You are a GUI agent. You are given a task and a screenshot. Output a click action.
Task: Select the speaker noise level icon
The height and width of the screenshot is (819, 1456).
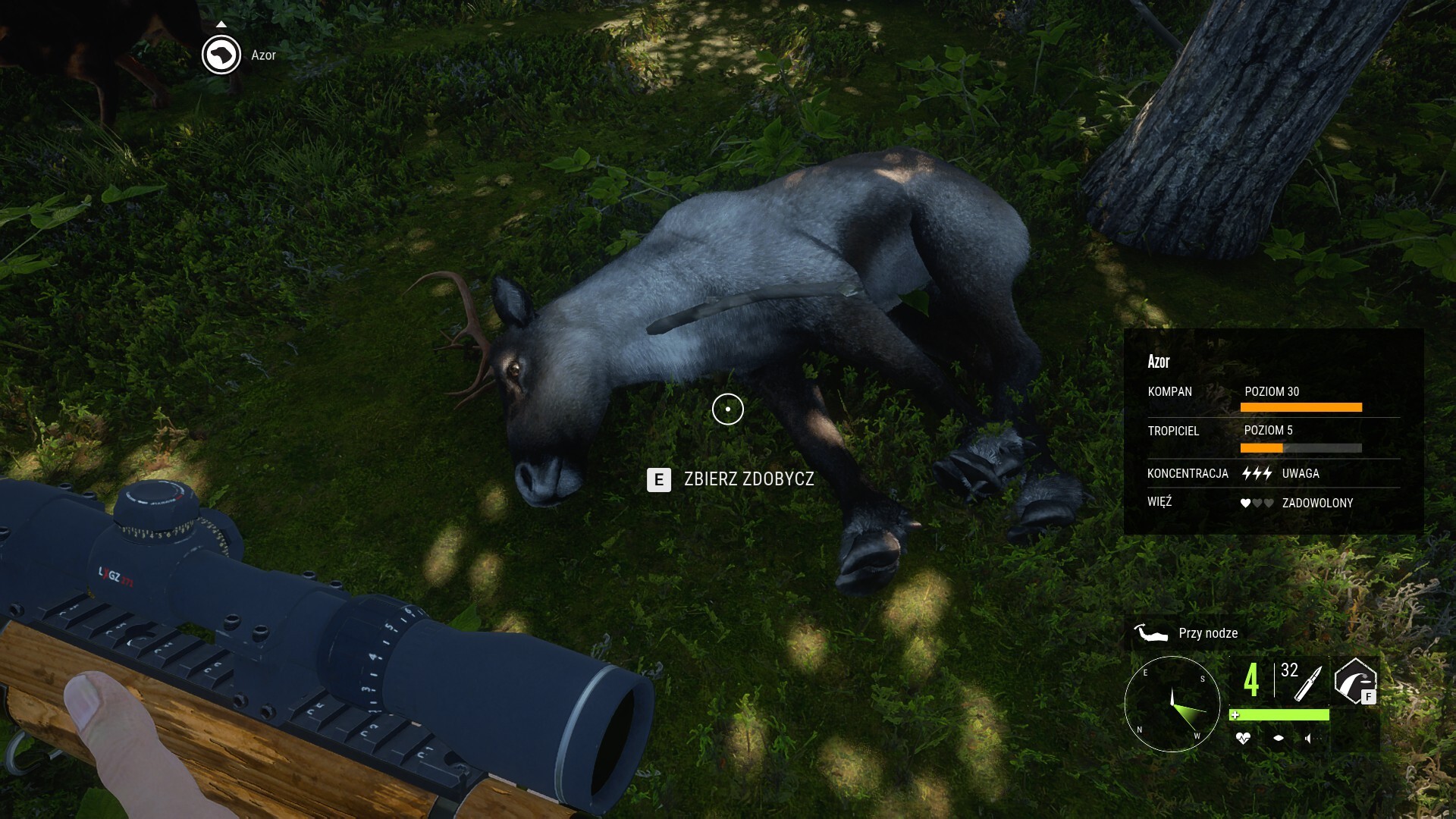click(1309, 738)
